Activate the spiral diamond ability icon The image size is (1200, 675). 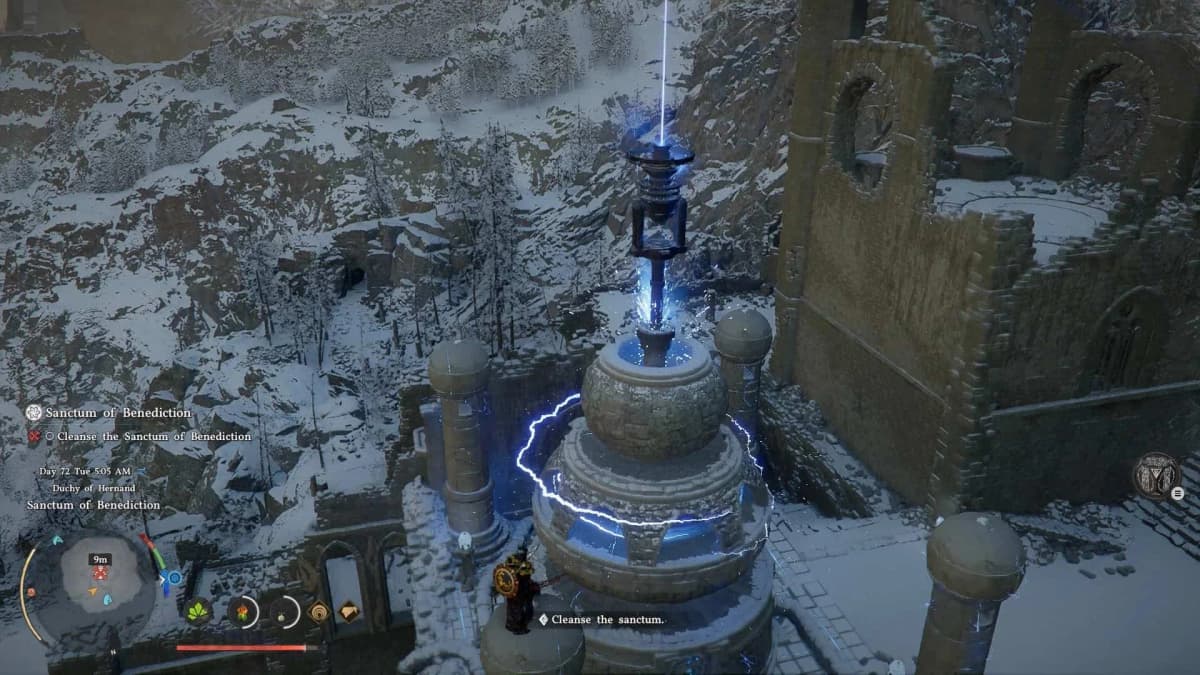tap(320, 611)
